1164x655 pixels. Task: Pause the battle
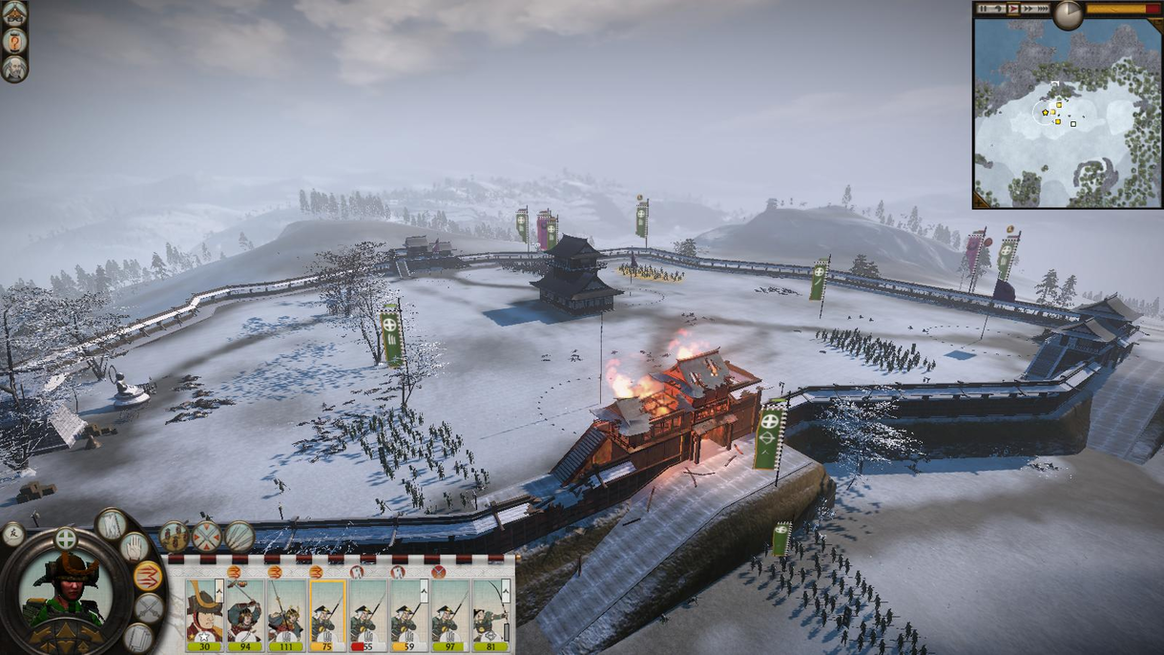(x=985, y=9)
